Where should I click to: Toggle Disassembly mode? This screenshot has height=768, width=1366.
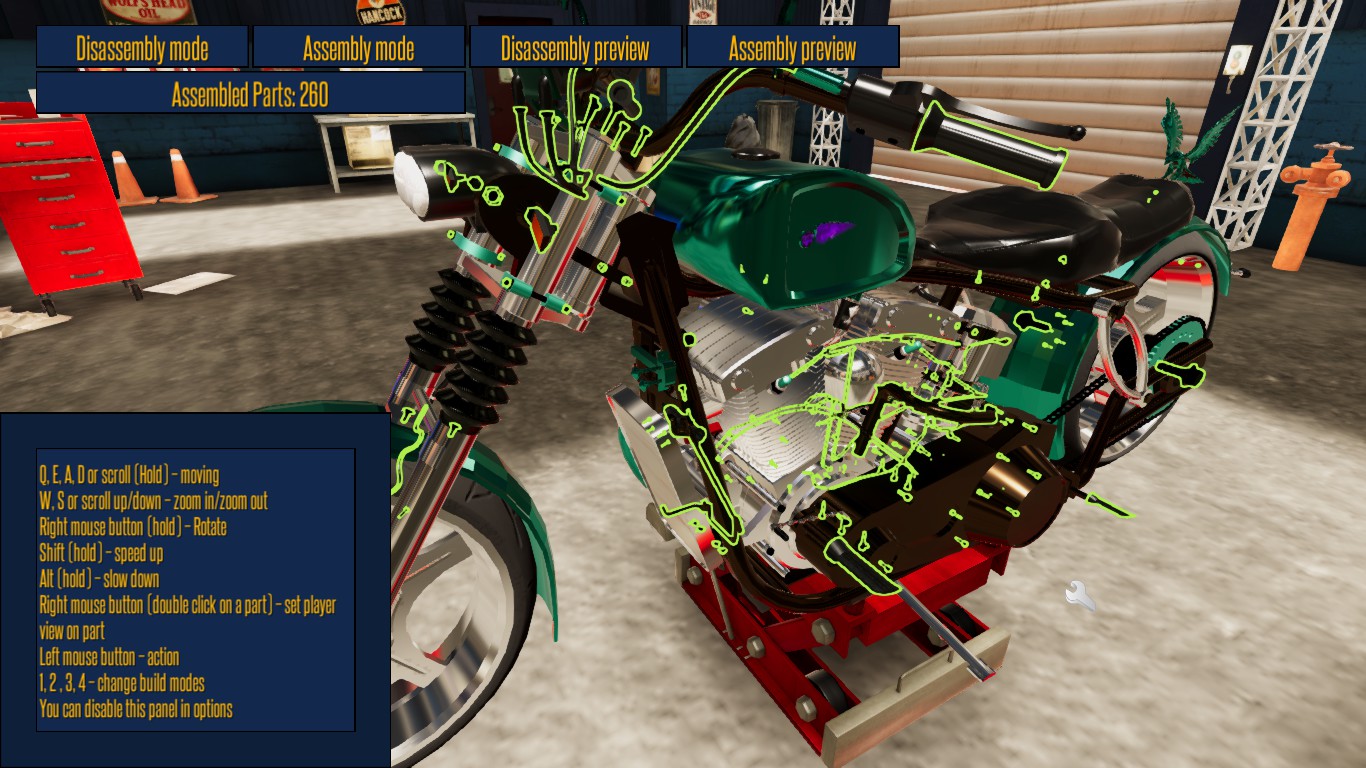coord(142,46)
